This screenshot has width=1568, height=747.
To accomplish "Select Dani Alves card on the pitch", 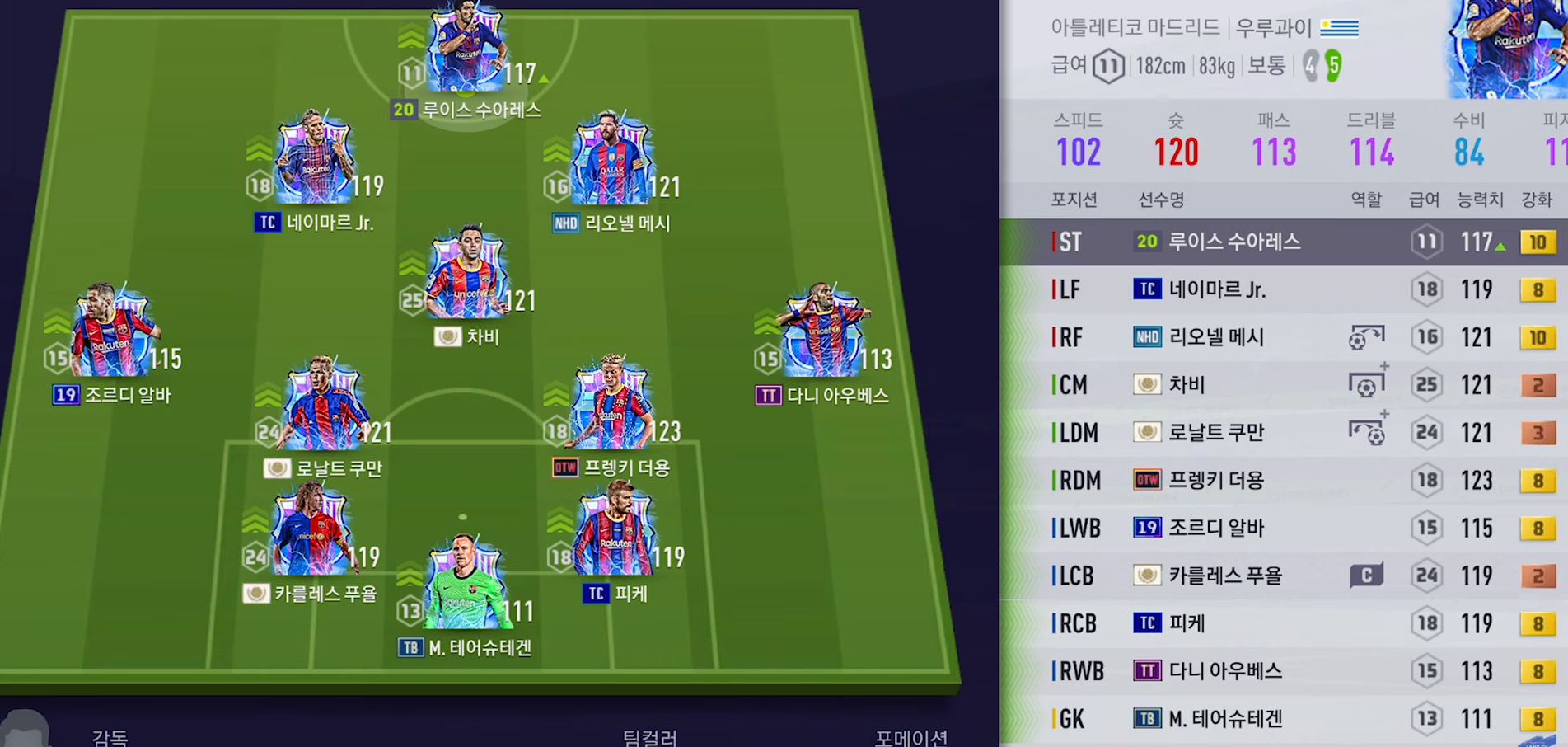I will point(821,334).
